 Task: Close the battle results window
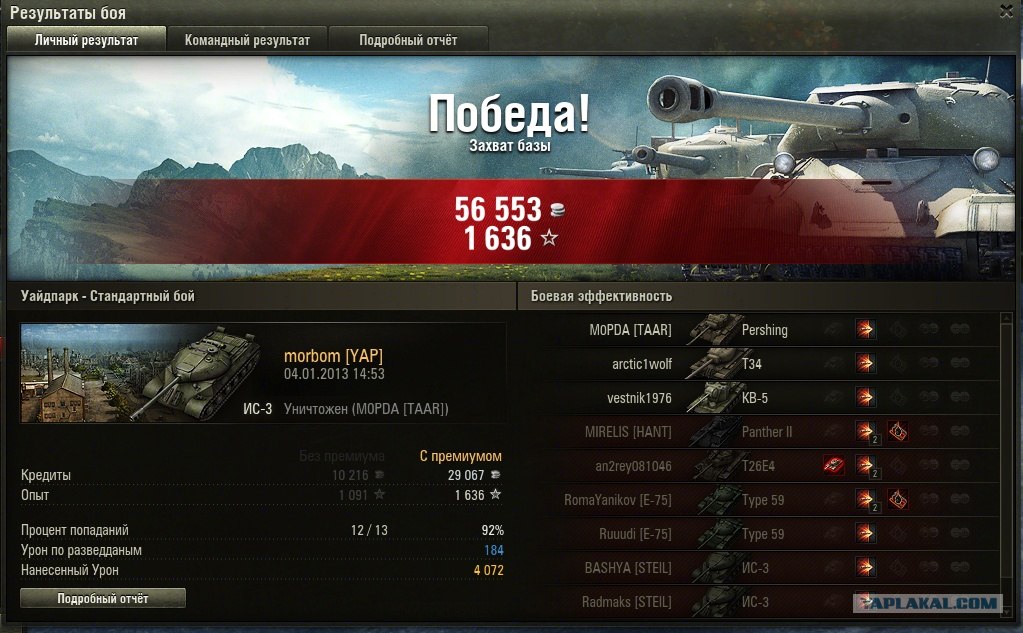1008,11
